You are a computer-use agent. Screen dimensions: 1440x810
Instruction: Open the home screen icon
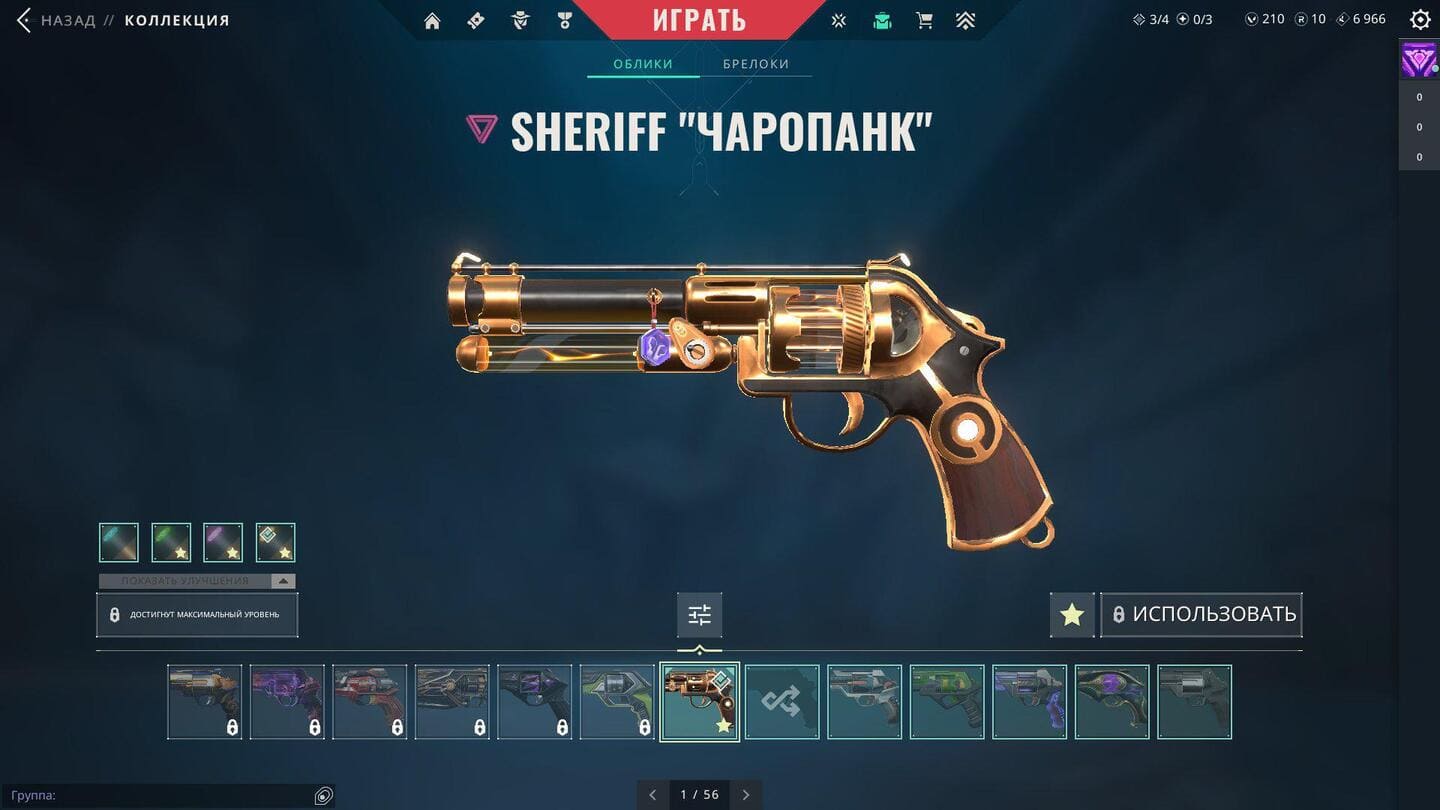click(432, 21)
